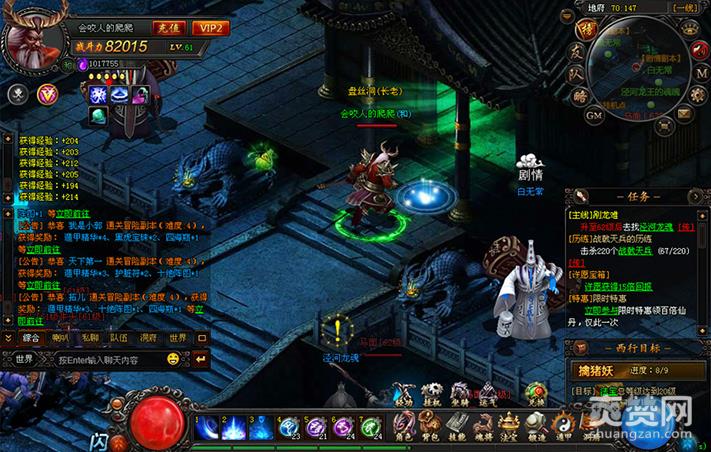Switch to the 世界 chat tab
Image resolution: width=711 pixels, height=452 pixels.
(x=177, y=338)
